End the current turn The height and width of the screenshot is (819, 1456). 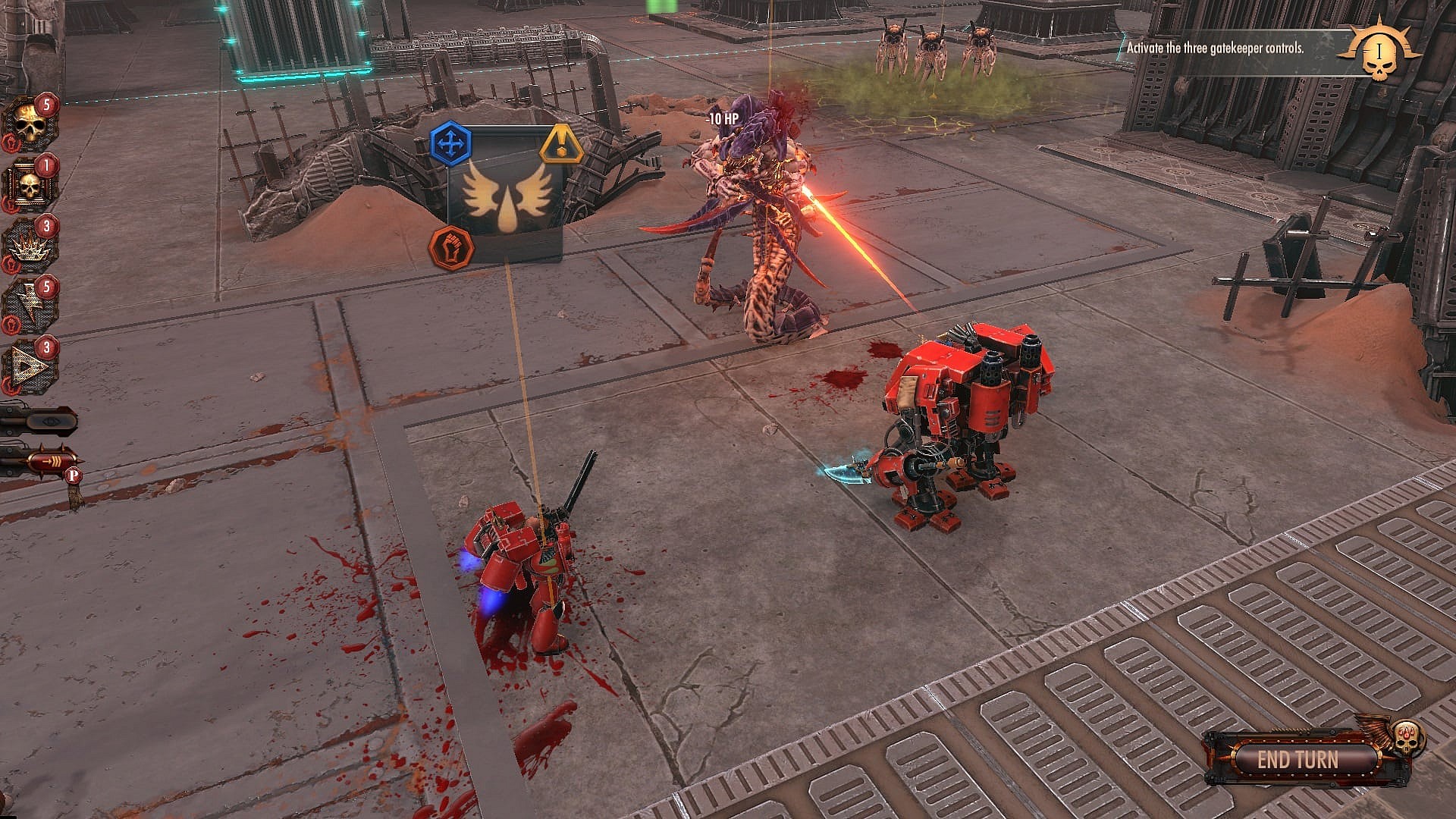point(1298,759)
